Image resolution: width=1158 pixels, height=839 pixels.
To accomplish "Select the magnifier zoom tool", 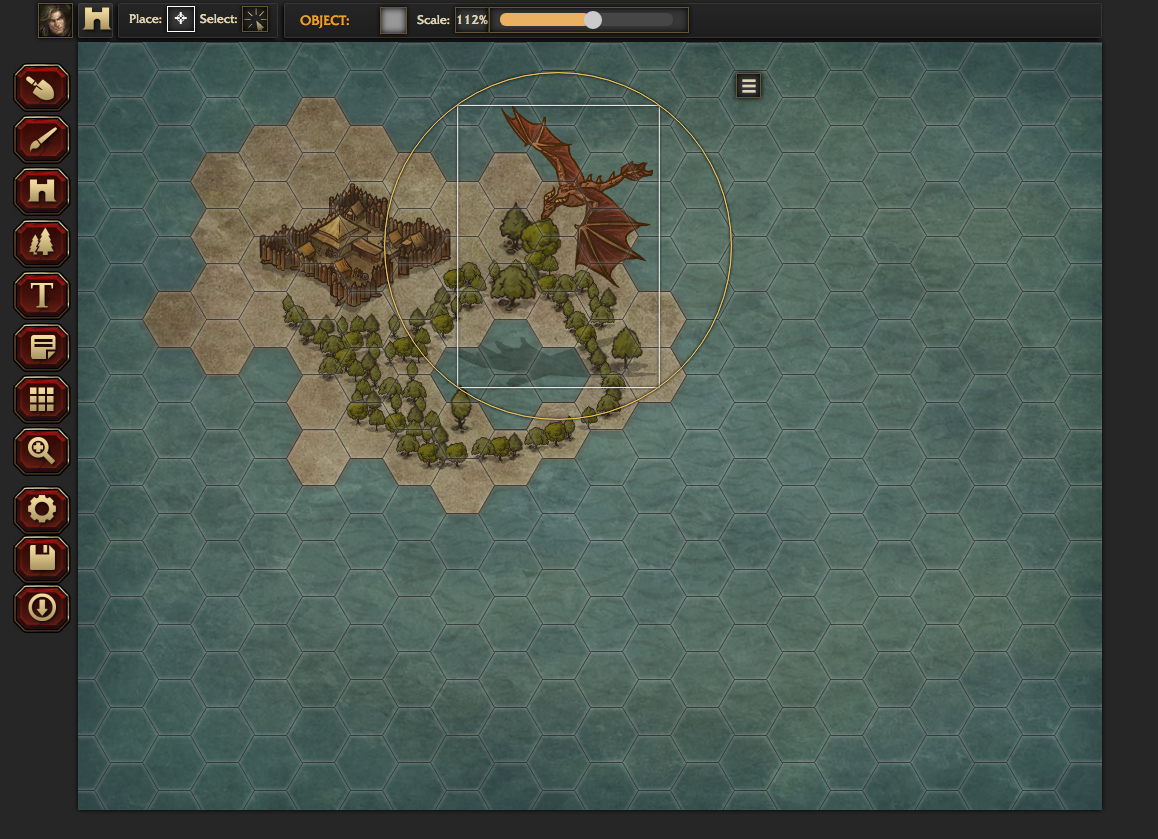I will pos(41,452).
